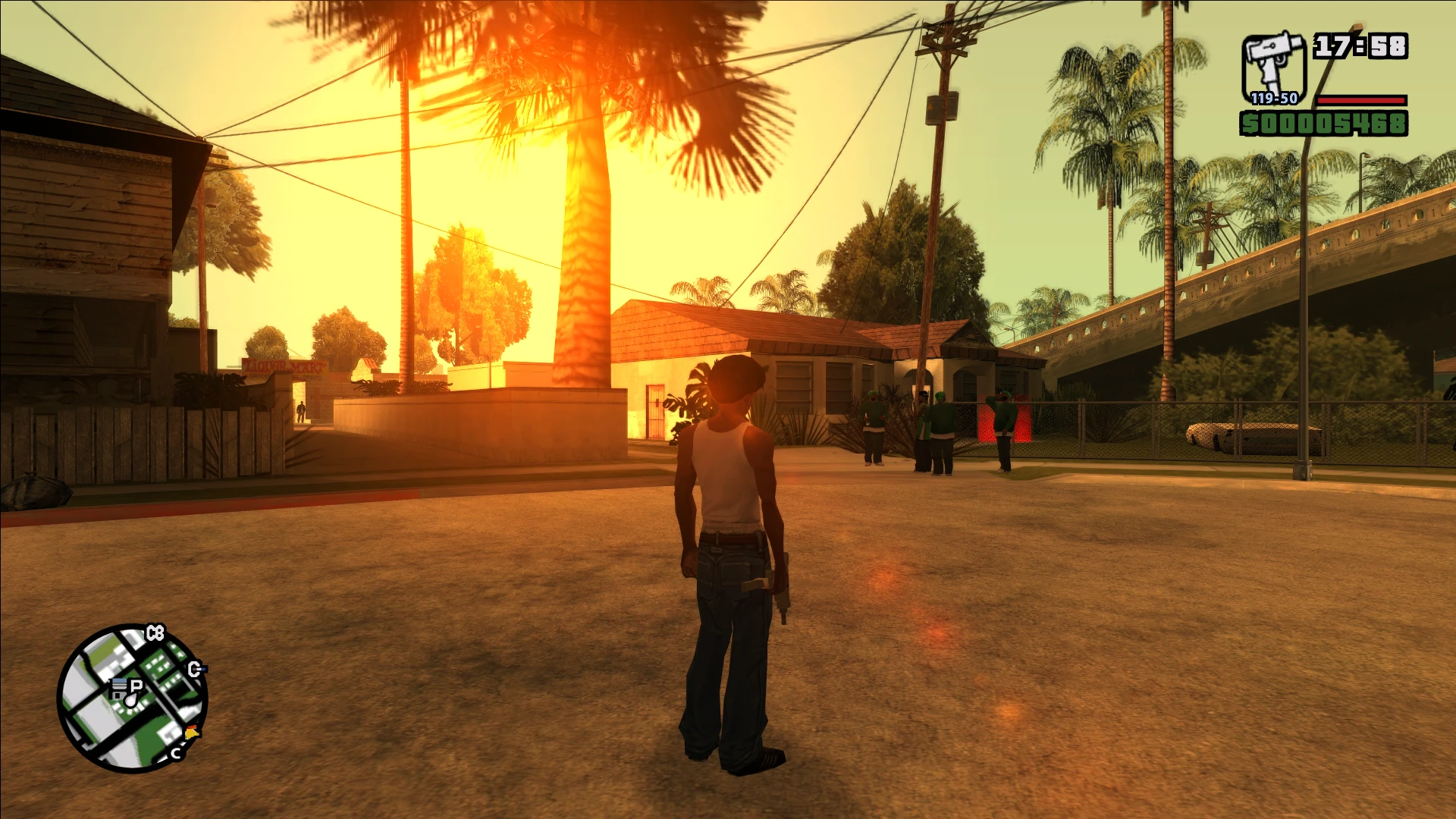Click the blue marker beside the upper C label

point(202,669)
